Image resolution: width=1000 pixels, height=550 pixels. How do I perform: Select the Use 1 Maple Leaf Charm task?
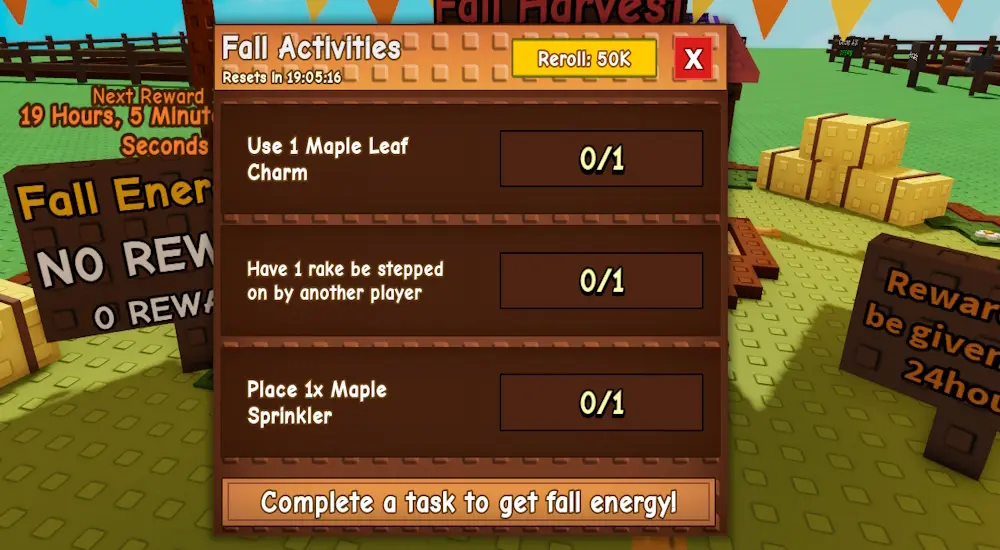tap(470, 159)
